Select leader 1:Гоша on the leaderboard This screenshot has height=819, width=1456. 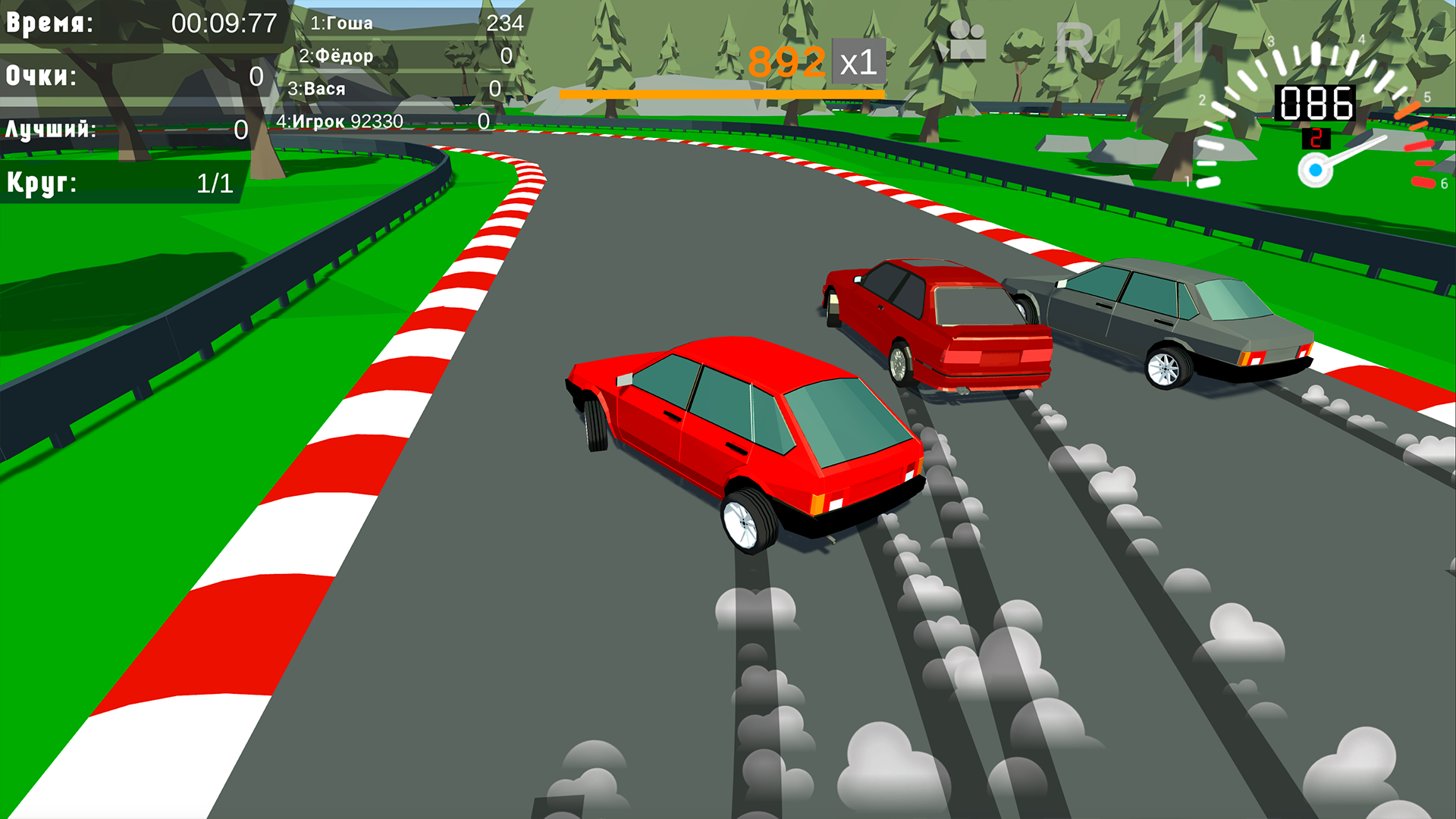[341, 23]
